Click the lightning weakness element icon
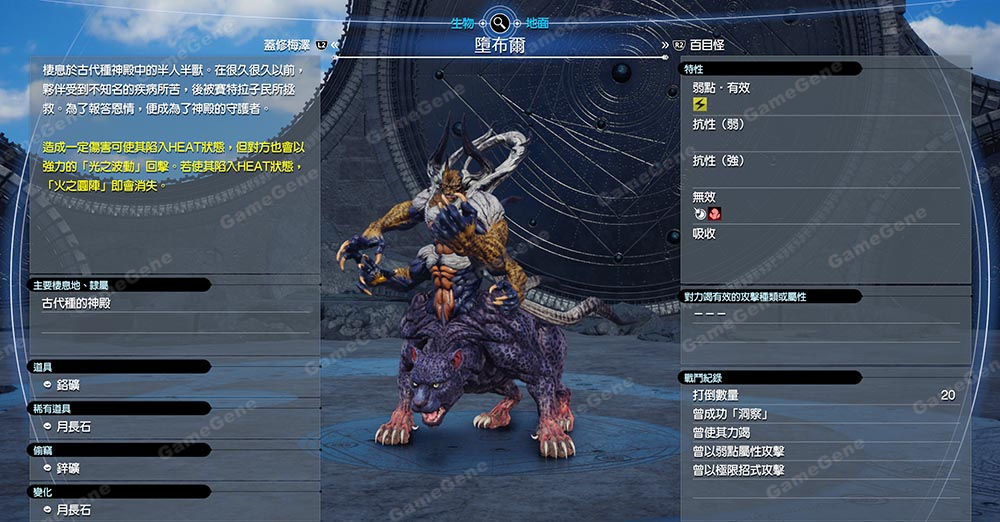 (700, 104)
